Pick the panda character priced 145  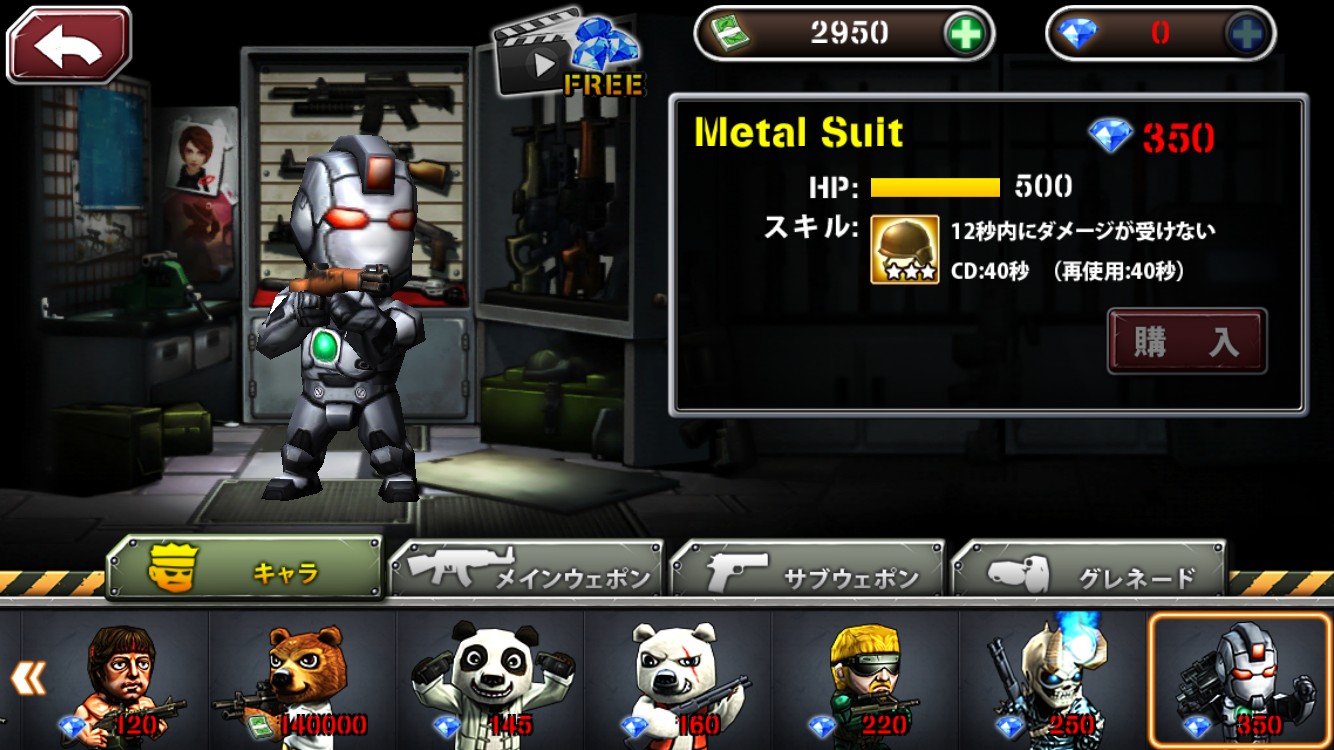490,680
